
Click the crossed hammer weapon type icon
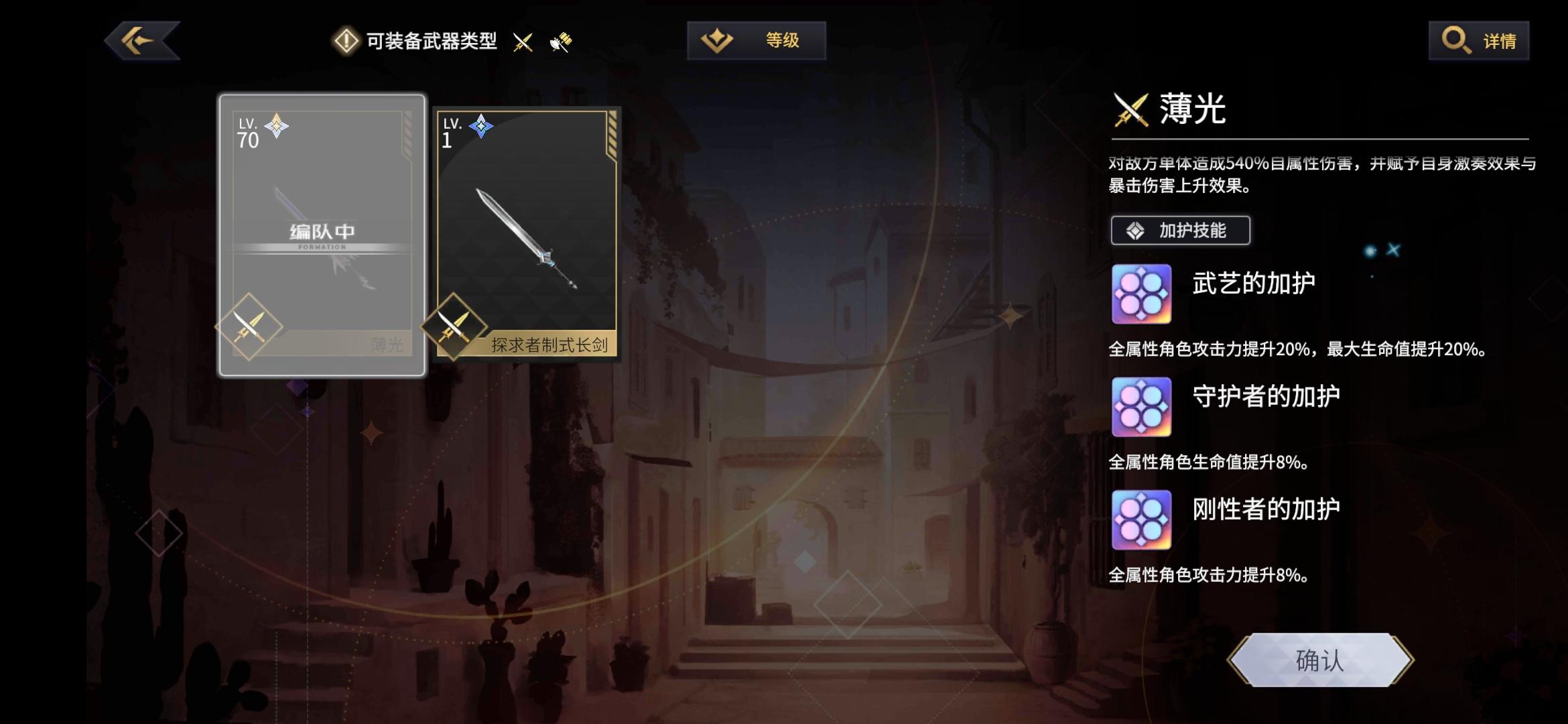(x=562, y=42)
